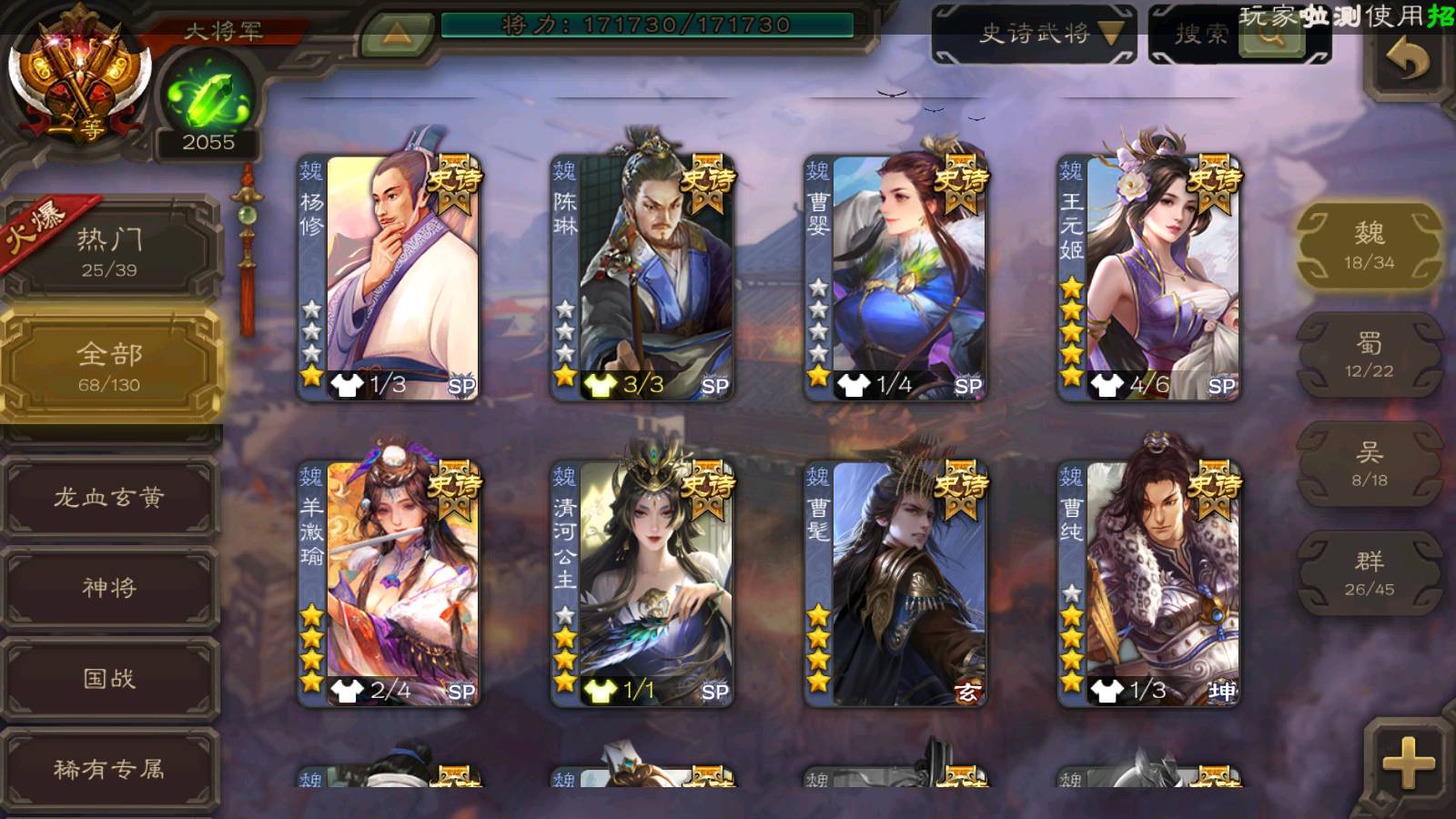Open the 清河公主 hero card
The height and width of the screenshot is (819, 1456).
[x=642, y=583]
